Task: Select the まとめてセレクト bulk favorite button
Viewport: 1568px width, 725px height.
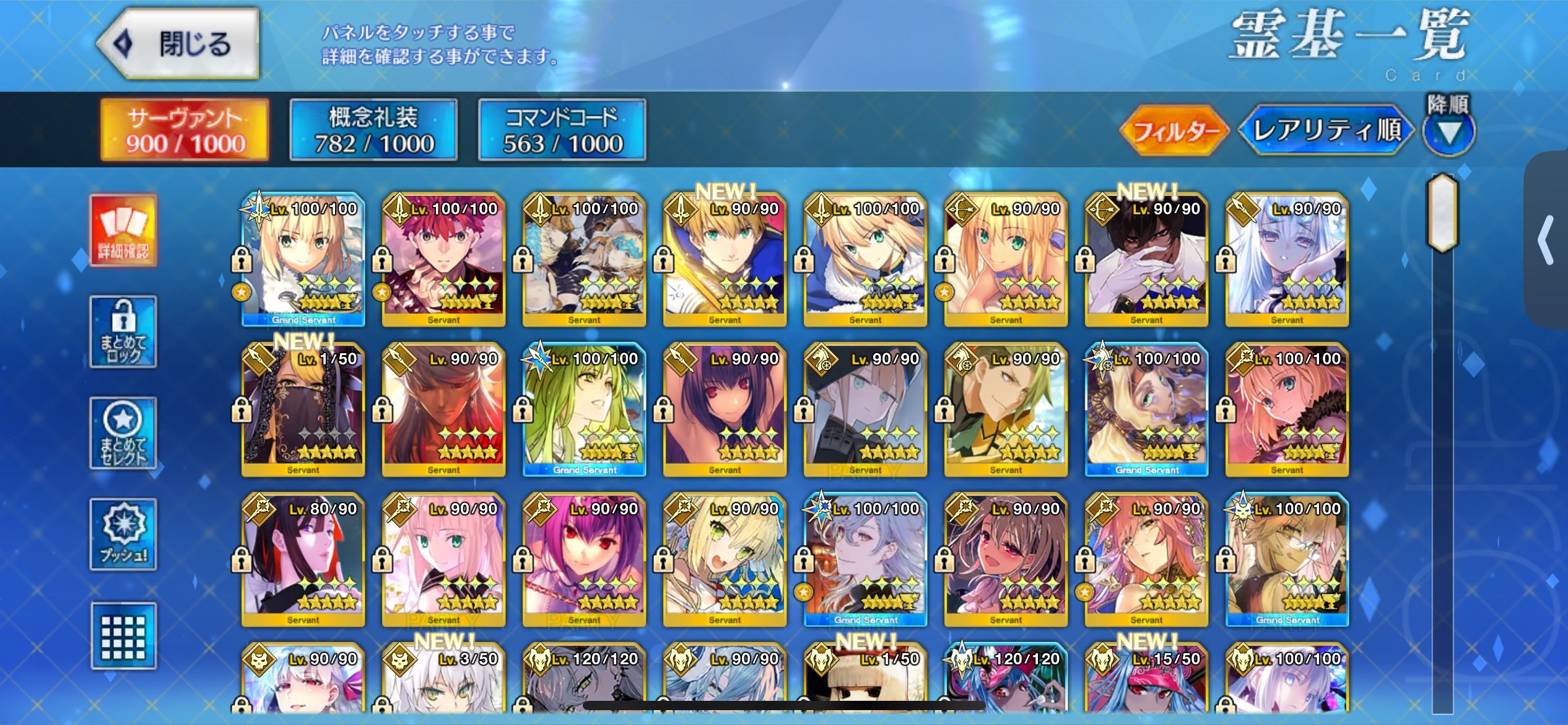Action: point(123,433)
